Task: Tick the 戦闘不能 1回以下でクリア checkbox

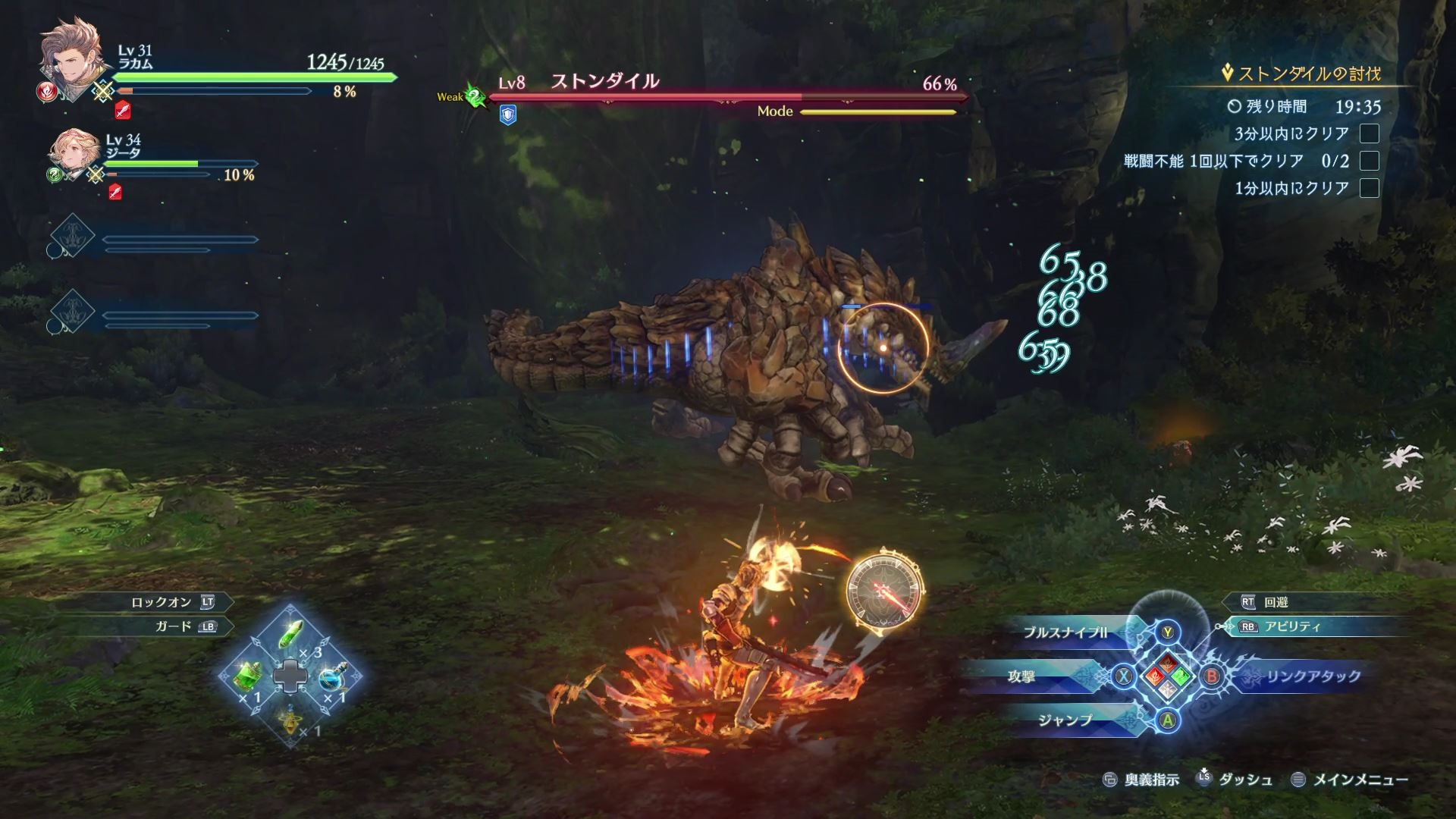Action: pyautogui.click(x=1369, y=161)
